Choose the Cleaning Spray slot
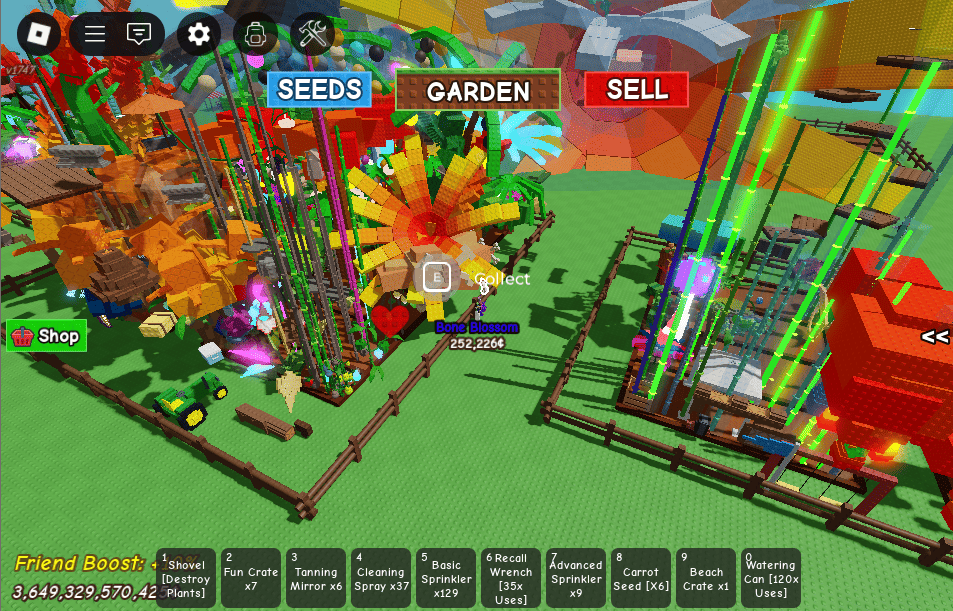Viewport: 953px width, 611px height. (x=381, y=578)
